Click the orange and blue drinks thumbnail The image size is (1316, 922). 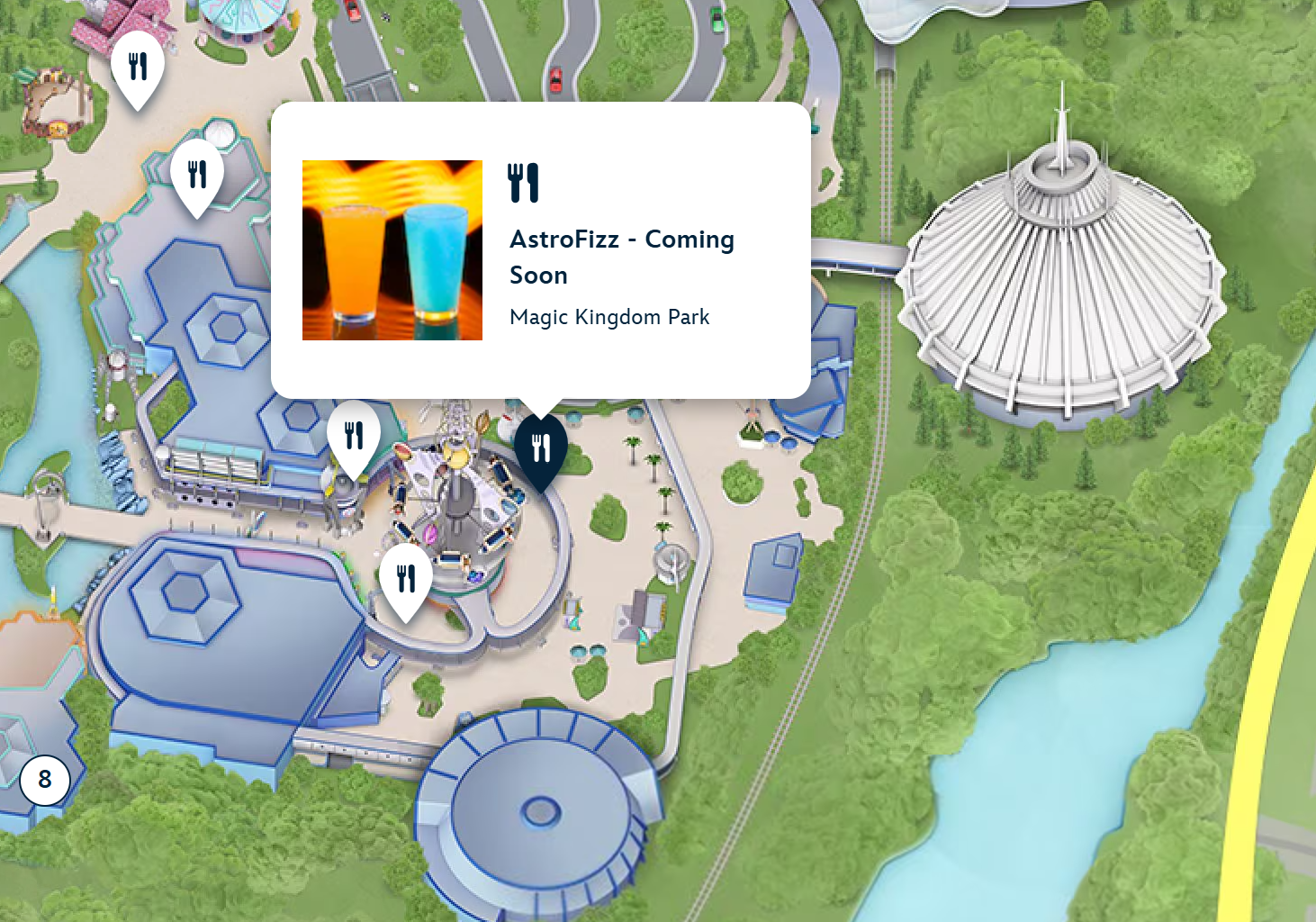(392, 250)
